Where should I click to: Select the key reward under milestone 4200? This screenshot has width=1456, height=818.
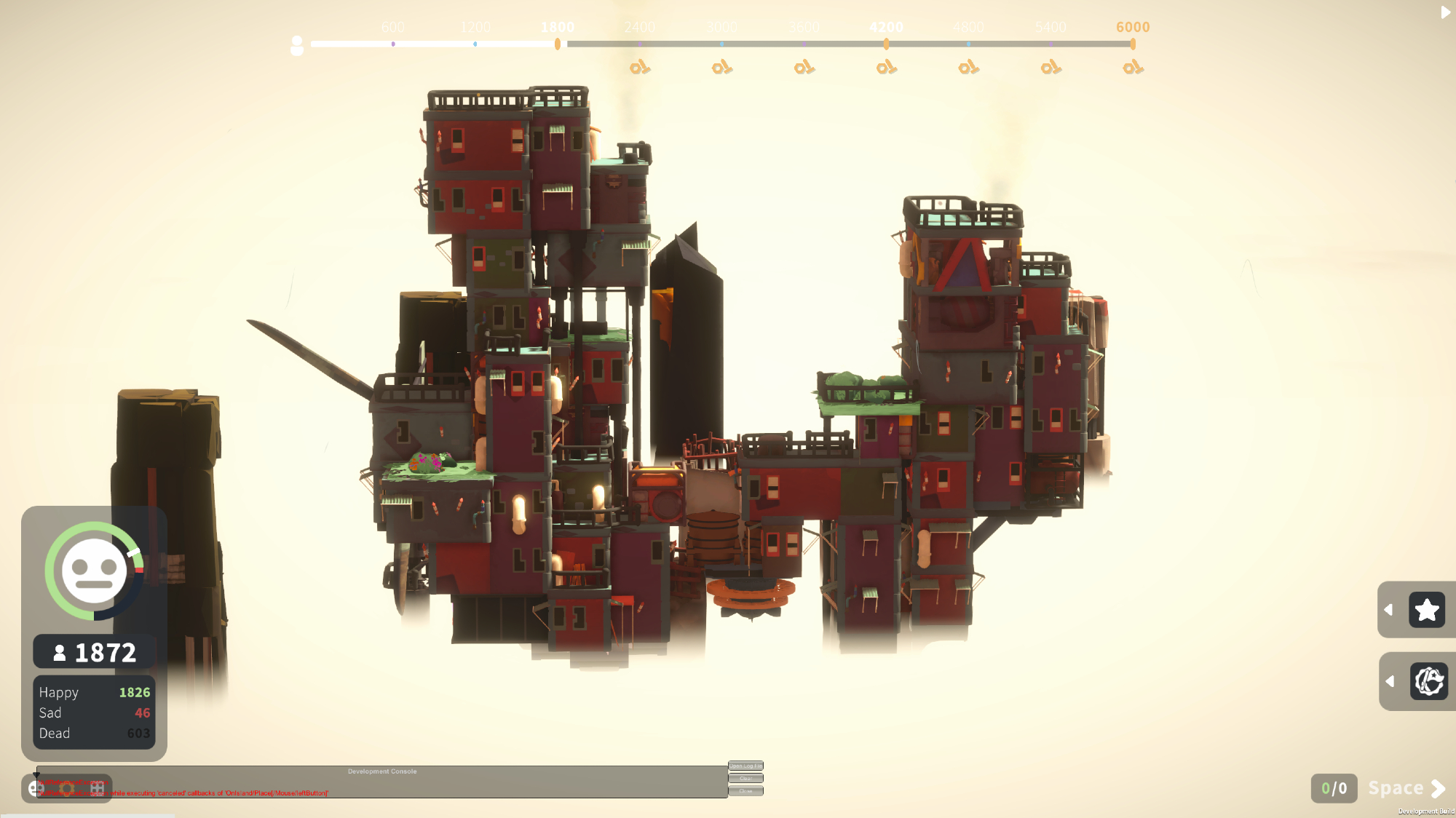click(886, 68)
